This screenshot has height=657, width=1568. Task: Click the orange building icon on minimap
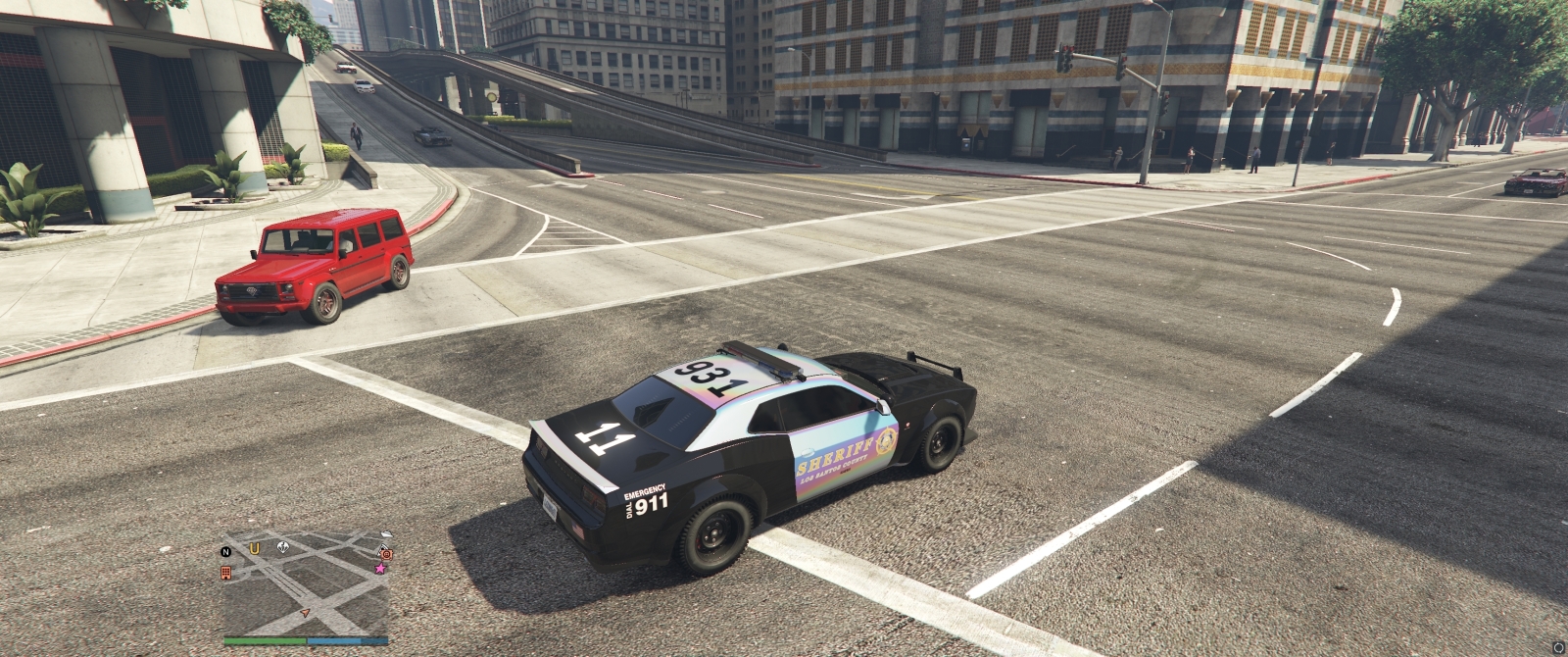tap(225, 572)
